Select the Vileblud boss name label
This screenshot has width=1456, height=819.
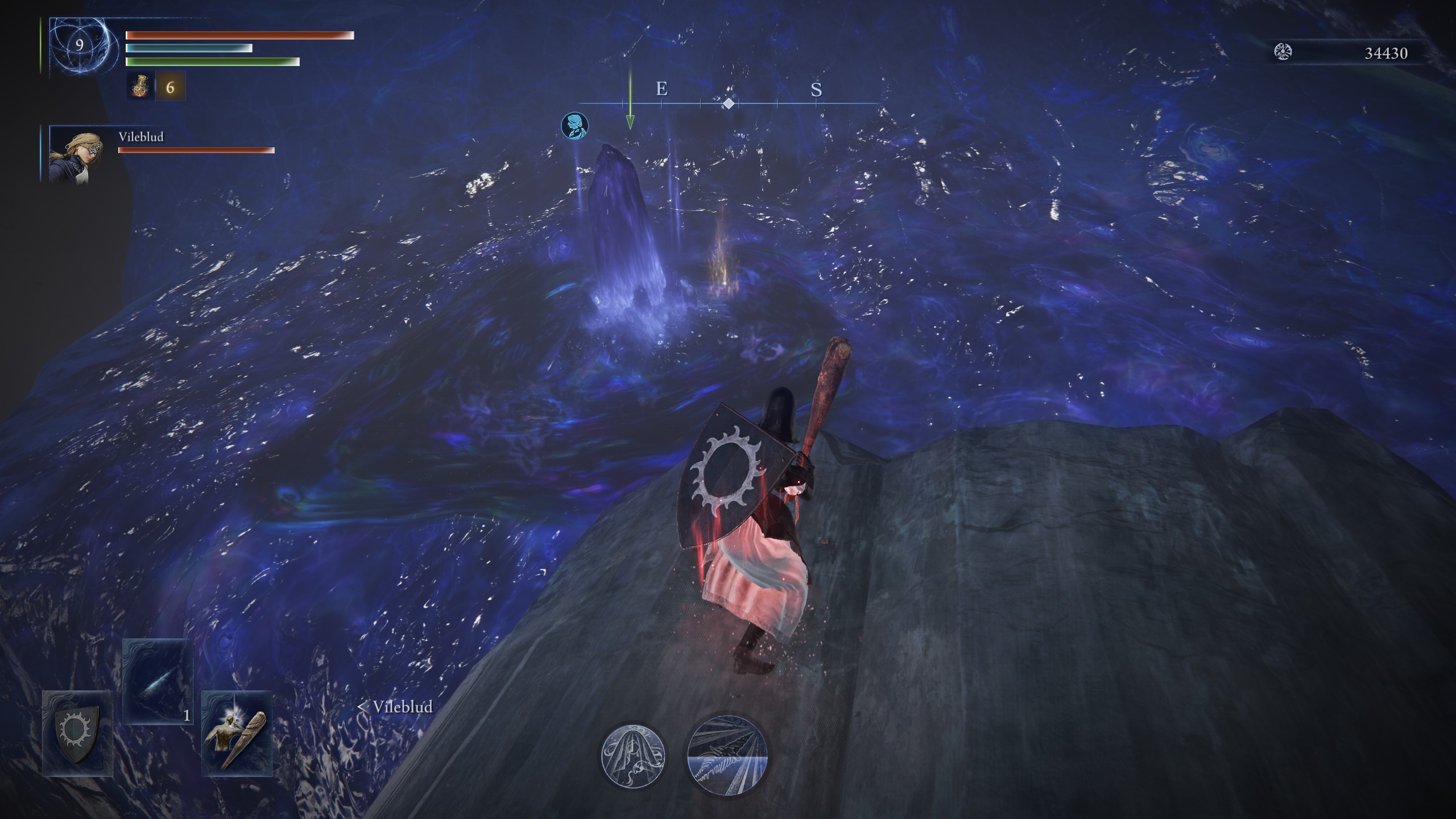pos(140,136)
